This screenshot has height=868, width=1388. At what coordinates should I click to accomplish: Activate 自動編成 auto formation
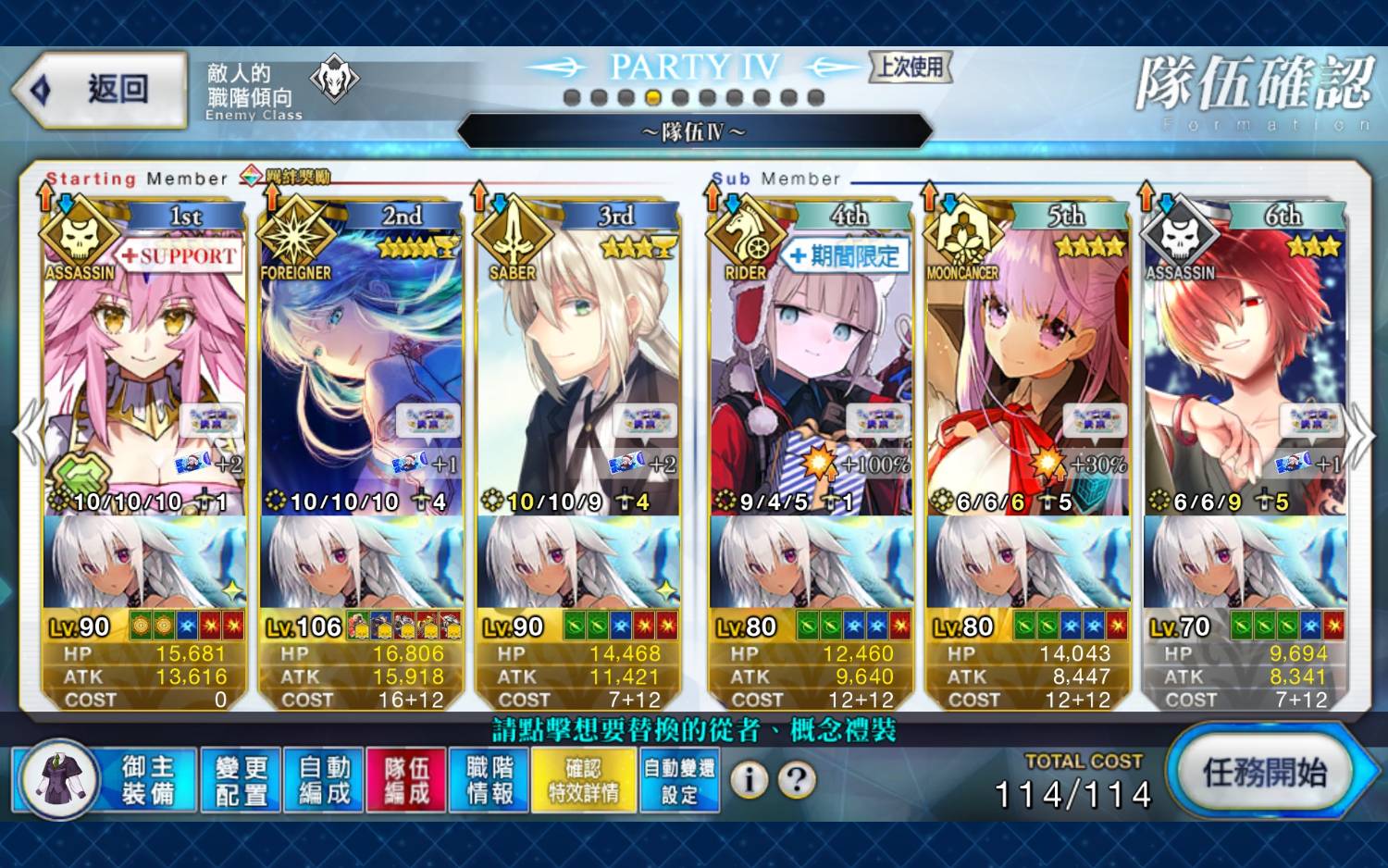pyautogui.click(x=324, y=780)
